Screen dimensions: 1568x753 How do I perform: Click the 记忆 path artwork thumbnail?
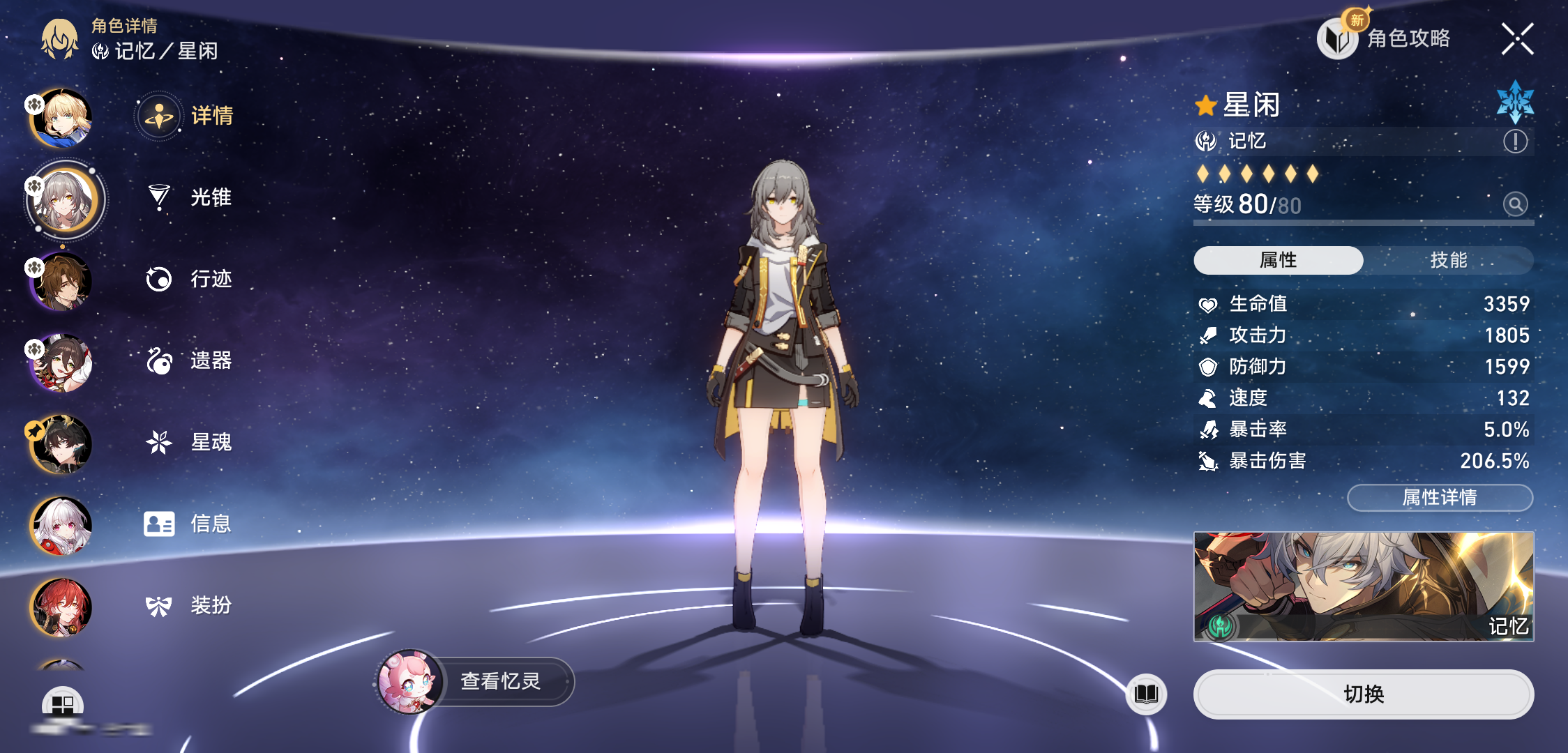pyautogui.click(x=1363, y=586)
